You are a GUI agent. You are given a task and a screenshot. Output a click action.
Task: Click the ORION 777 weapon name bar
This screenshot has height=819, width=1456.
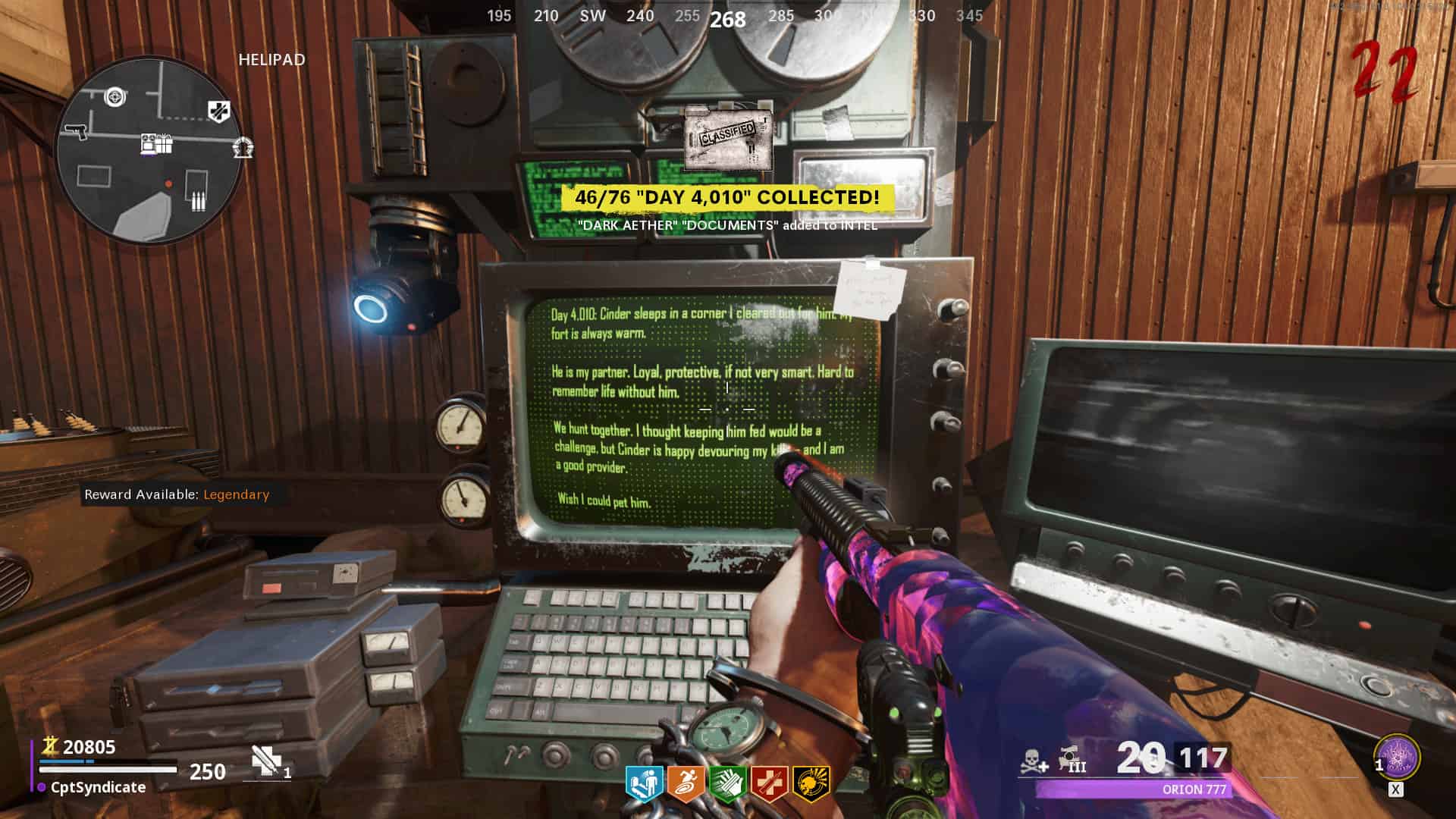[1133, 789]
